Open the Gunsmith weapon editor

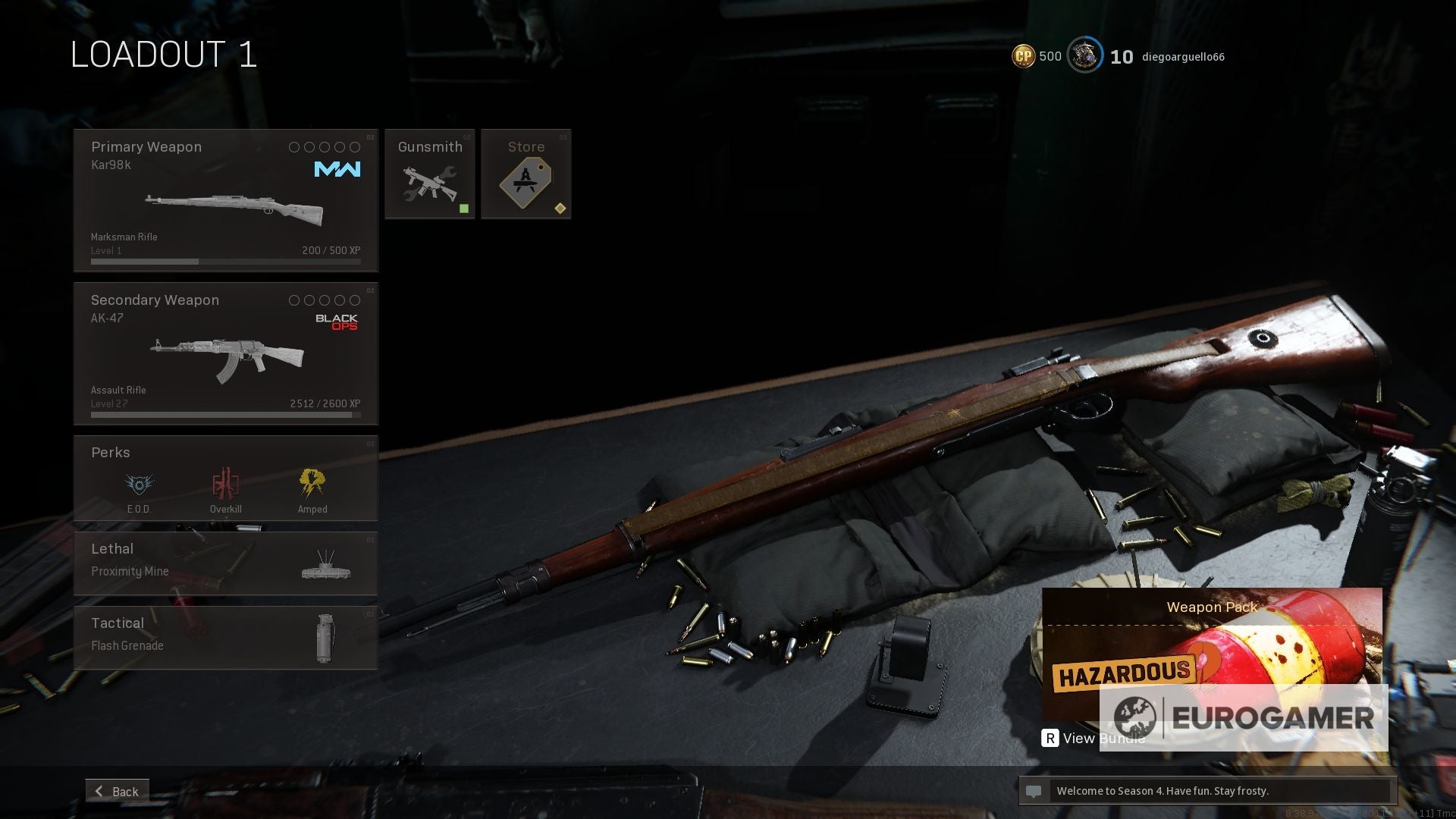point(429,174)
